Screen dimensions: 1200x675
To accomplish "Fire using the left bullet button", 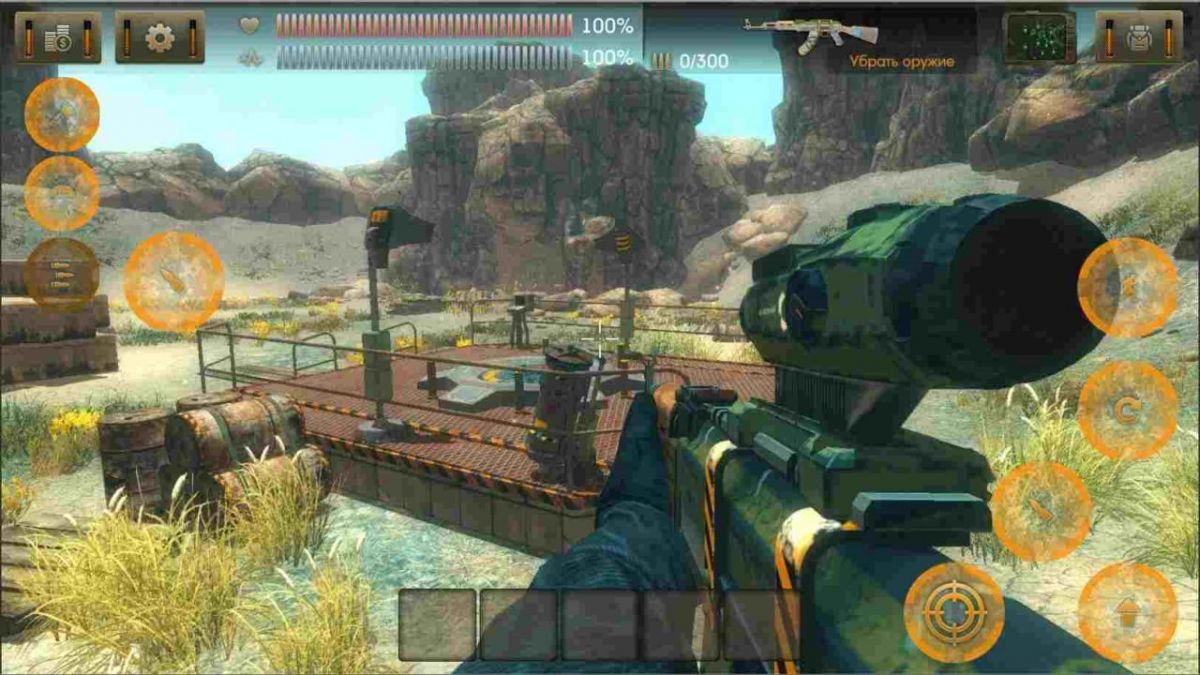I will (x=174, y=282).
